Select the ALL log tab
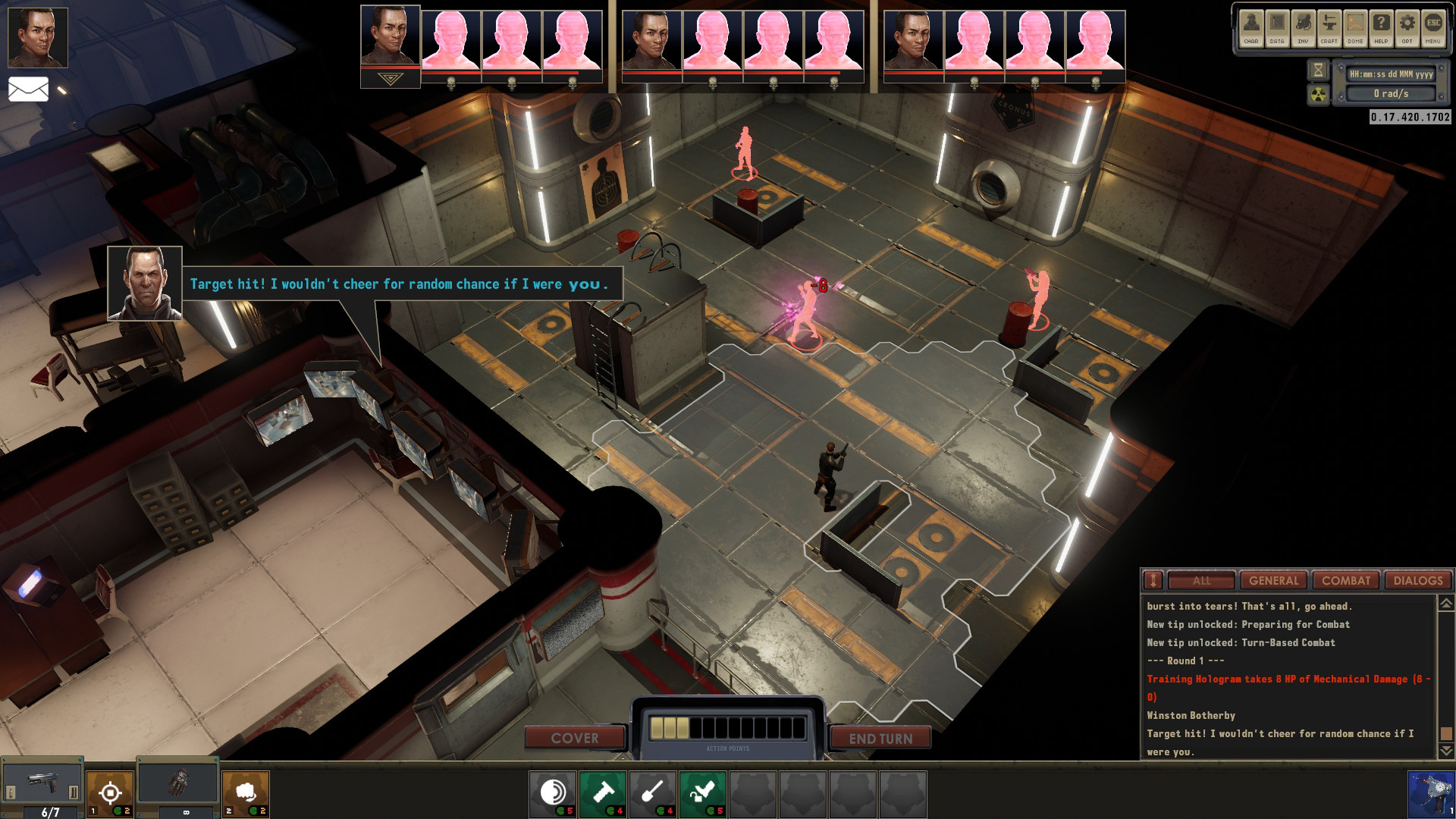The image size is (1456, 819). point(1202,581)
